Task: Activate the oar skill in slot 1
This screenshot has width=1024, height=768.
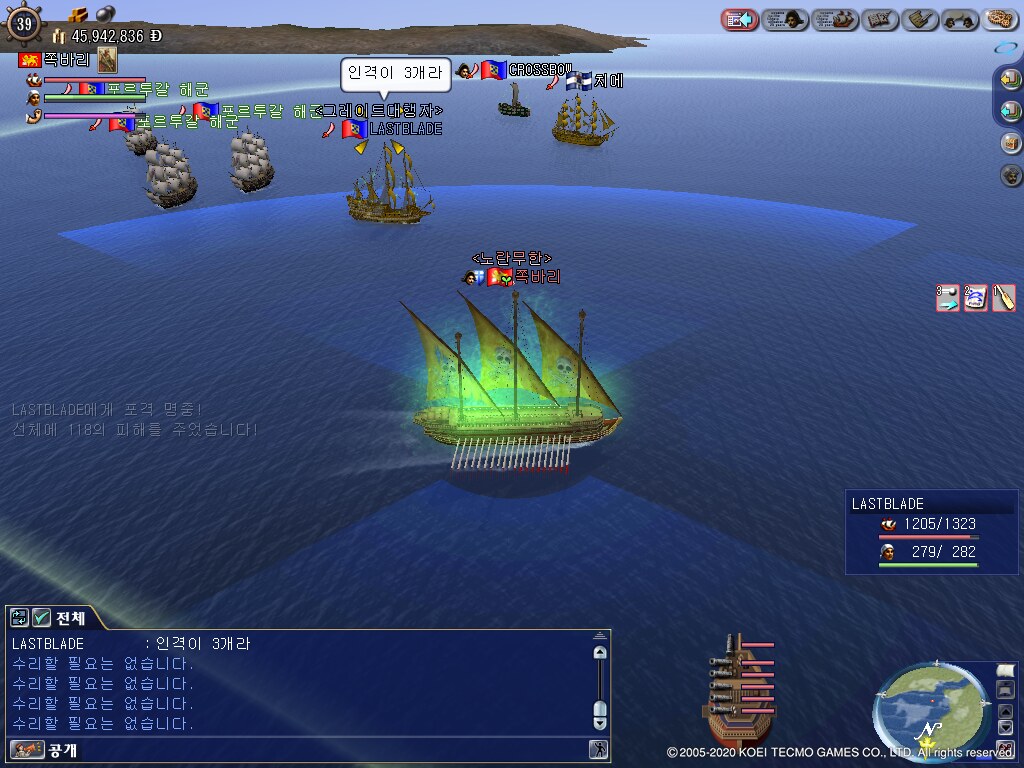Action: point(1004,298)
